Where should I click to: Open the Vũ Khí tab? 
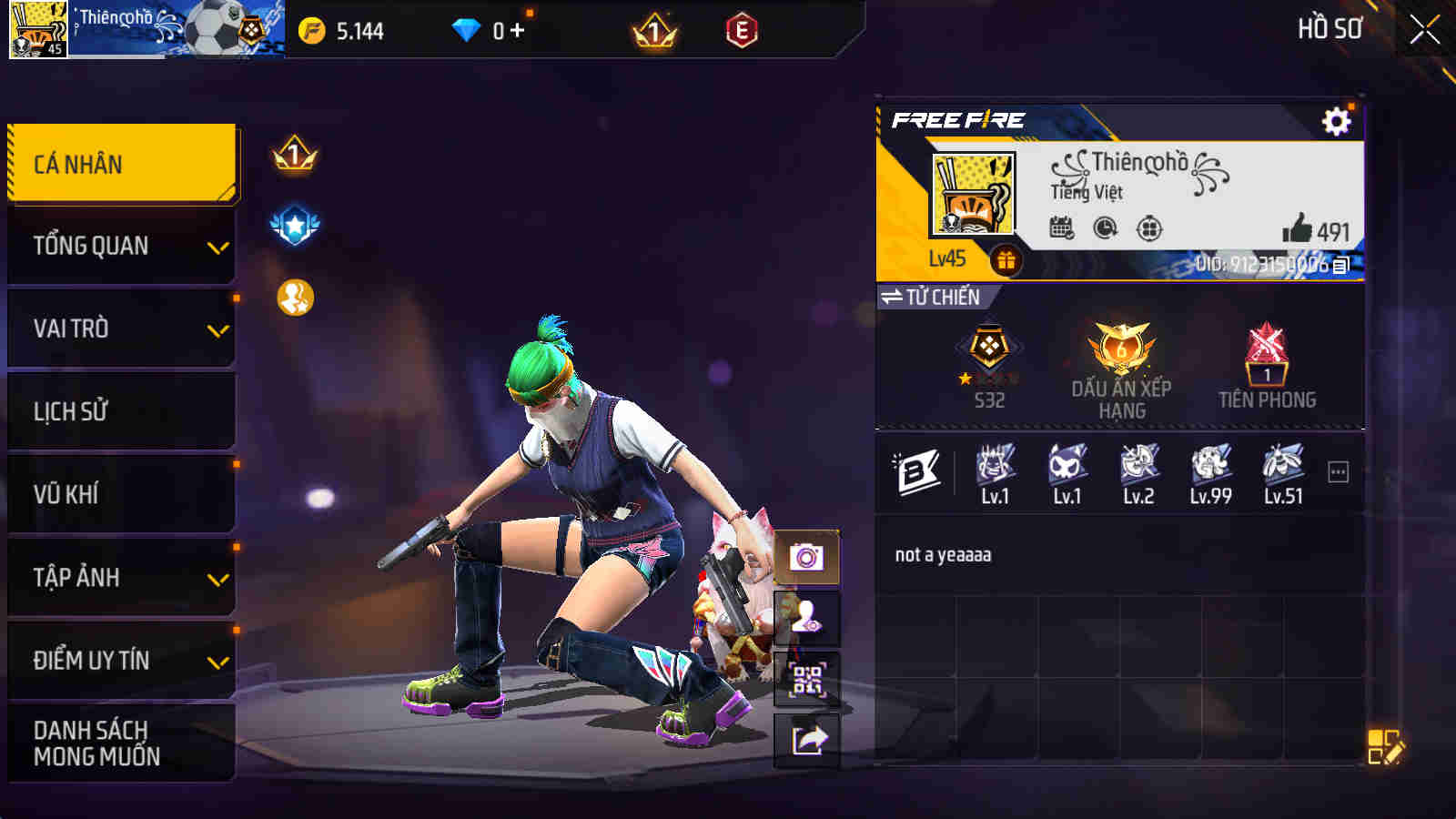pos(120,493)
